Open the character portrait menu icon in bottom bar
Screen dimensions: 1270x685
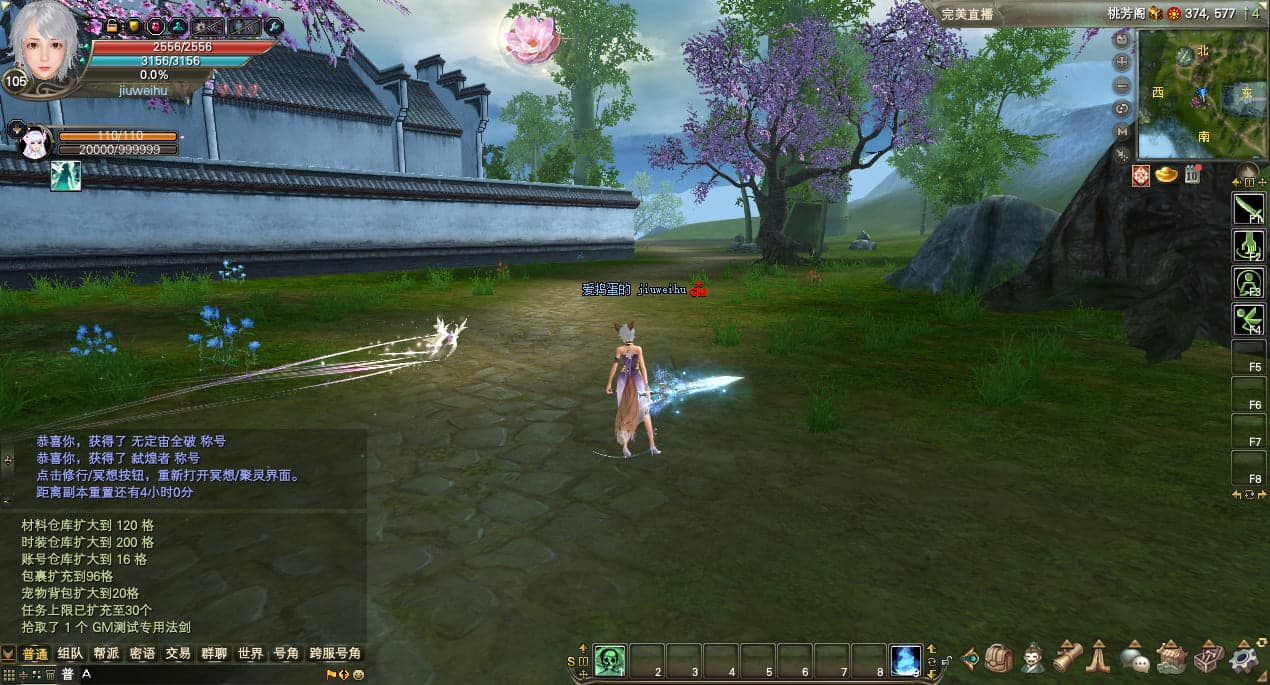click(1032, 657)
